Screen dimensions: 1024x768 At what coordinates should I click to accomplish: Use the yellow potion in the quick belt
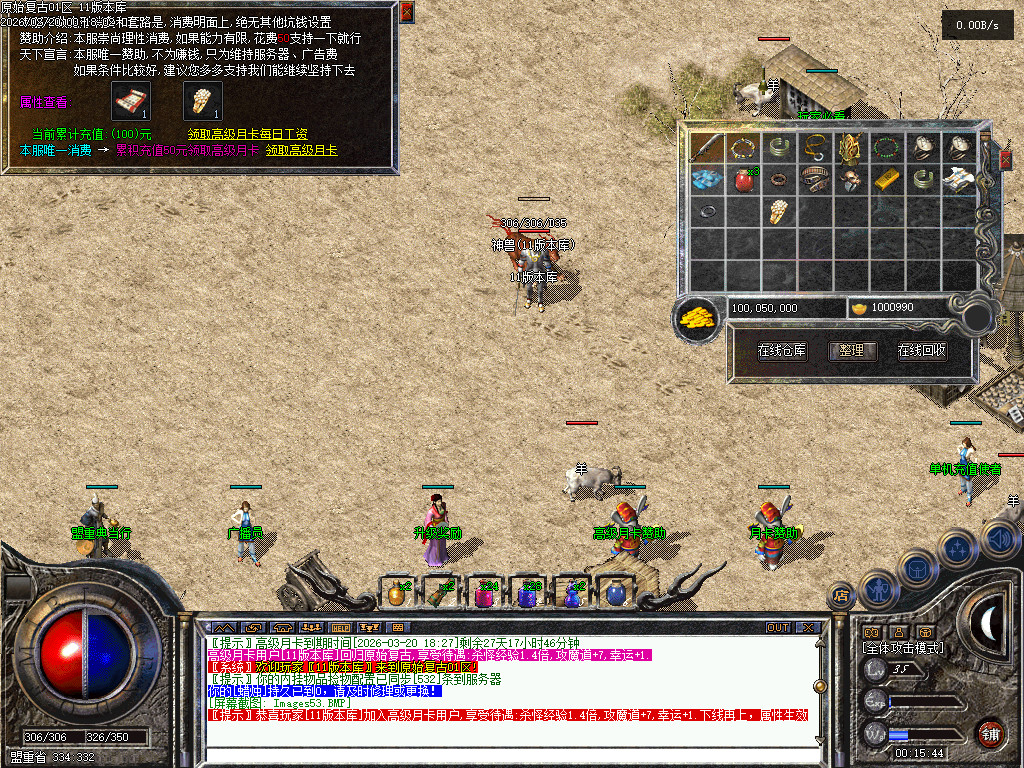[x=396, y=593]
